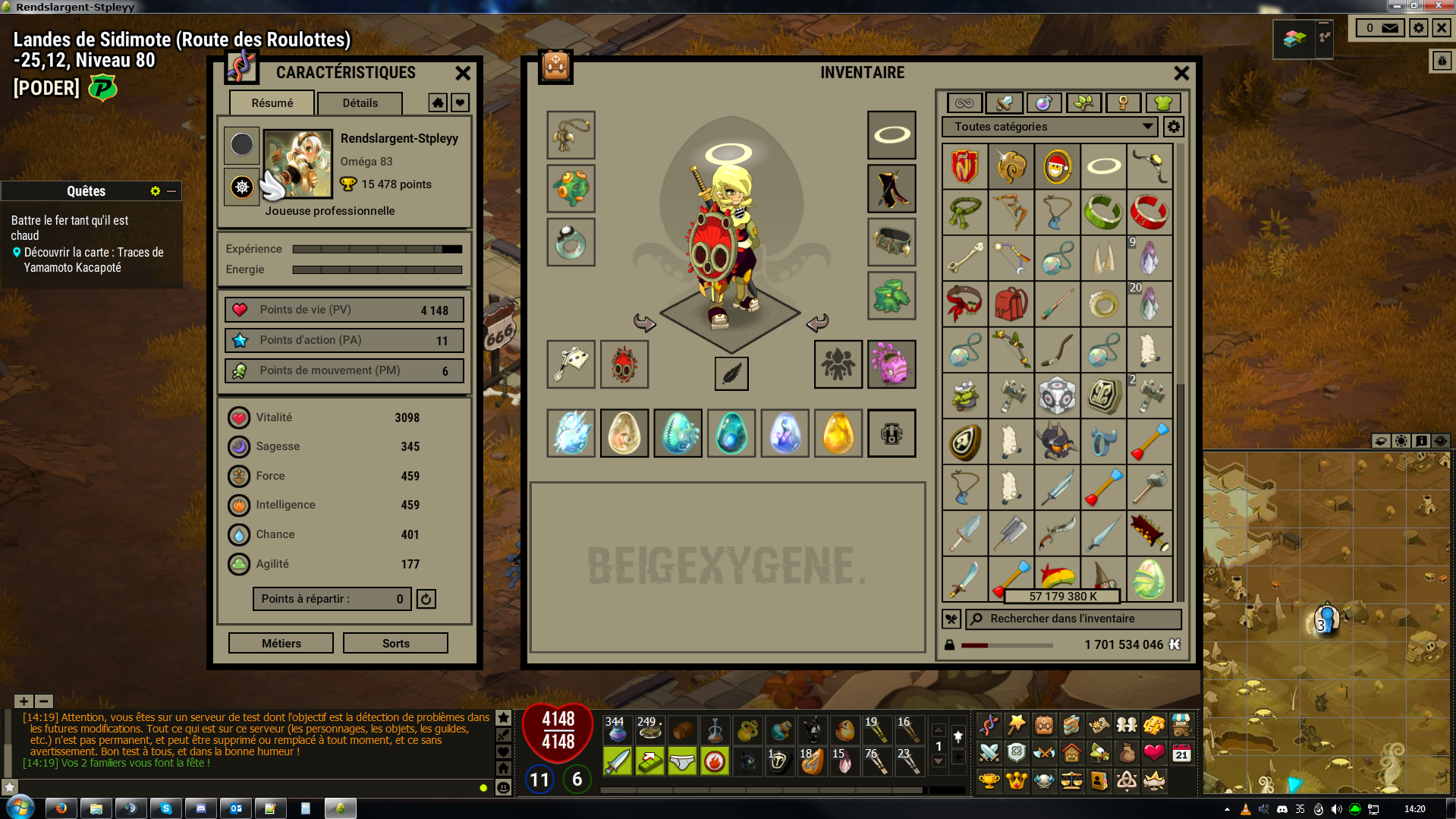Open inventory sorting options with the gear icon
The image size is (1456, 819).
(1173, 127)
